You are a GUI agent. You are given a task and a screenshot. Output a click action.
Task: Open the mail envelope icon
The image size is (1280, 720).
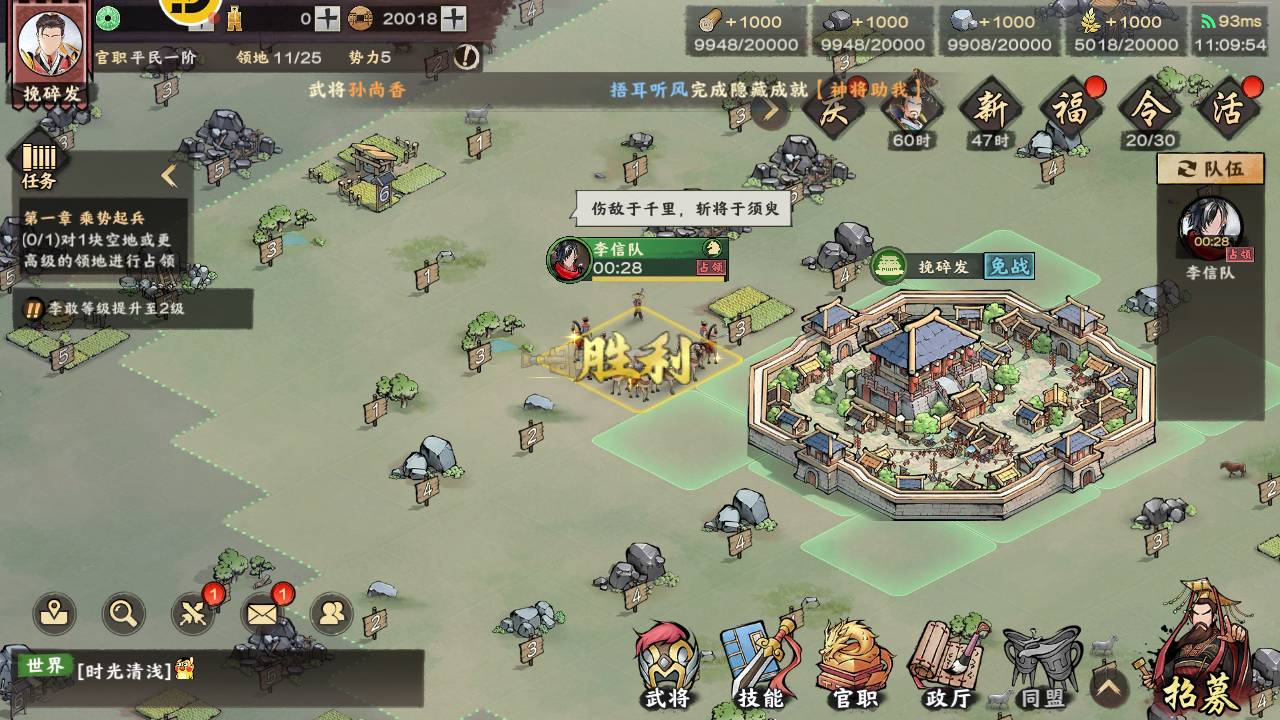(263, 613)
